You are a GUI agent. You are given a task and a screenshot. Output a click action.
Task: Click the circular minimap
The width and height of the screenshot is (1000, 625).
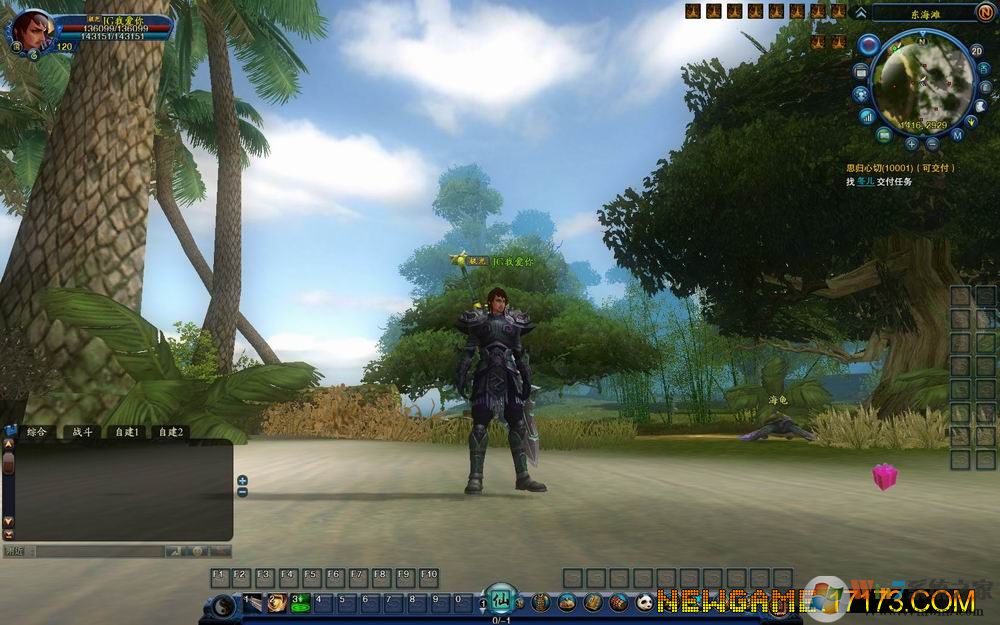(921, 83)
